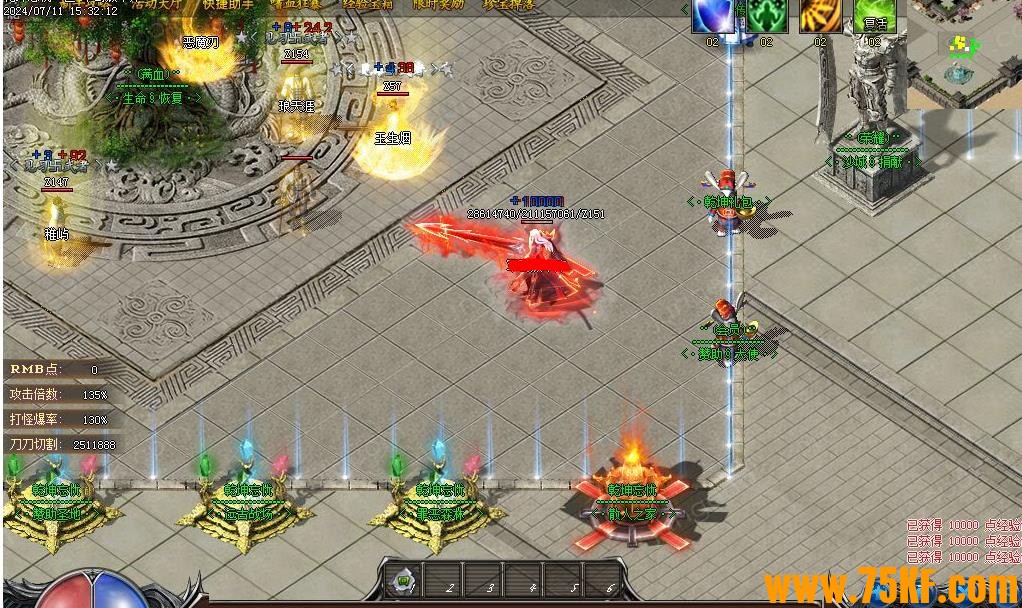Open the 活动大厅 activity hall menu
Screen dimensions: 1022x608
[157, 4]
